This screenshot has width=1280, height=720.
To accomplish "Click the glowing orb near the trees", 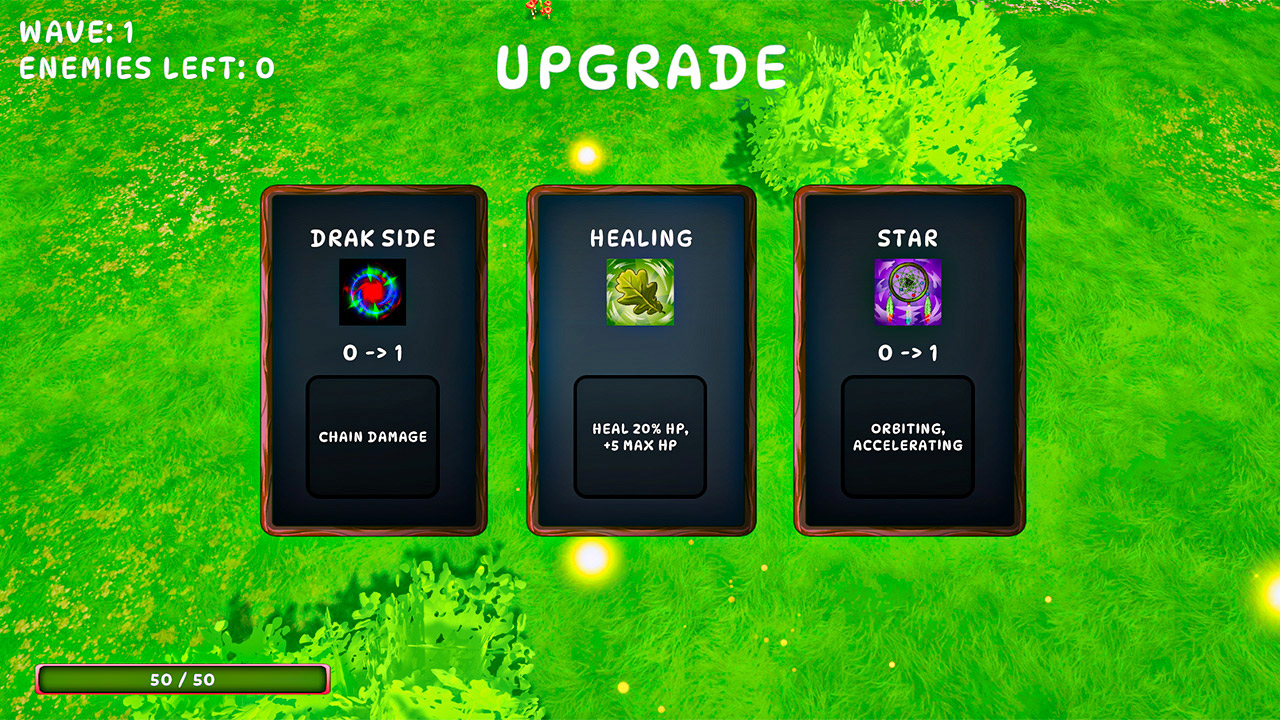I will (588, 155).
